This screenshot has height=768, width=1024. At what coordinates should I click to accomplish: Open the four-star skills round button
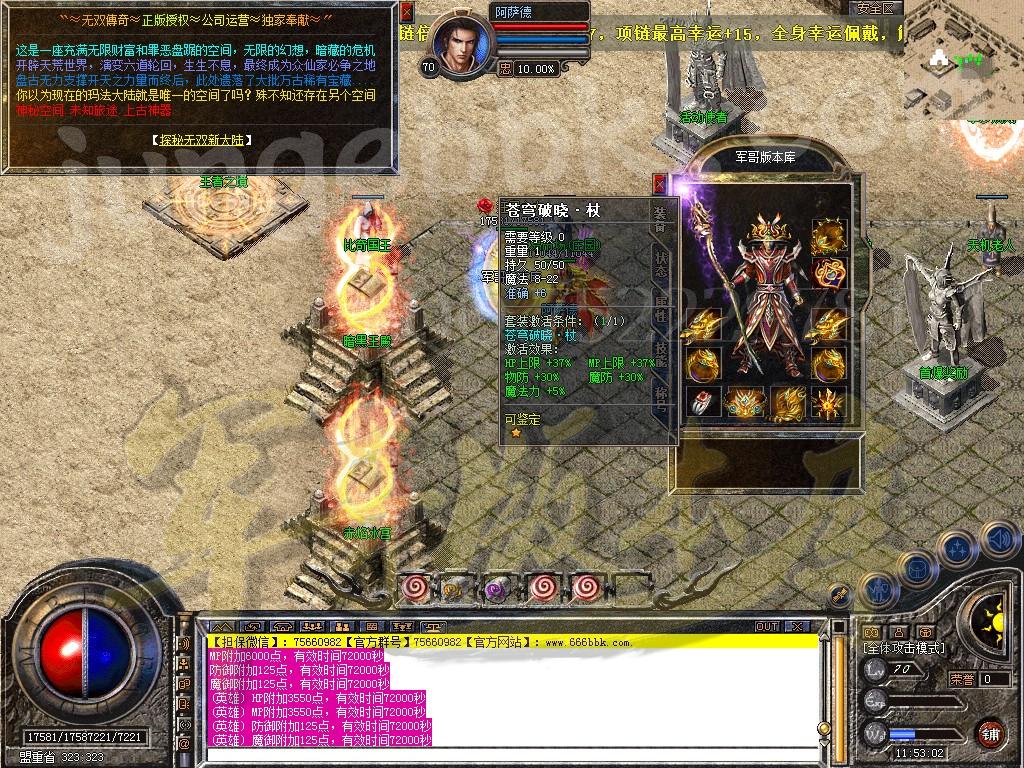pyautogui.click(x=957, y=548)
